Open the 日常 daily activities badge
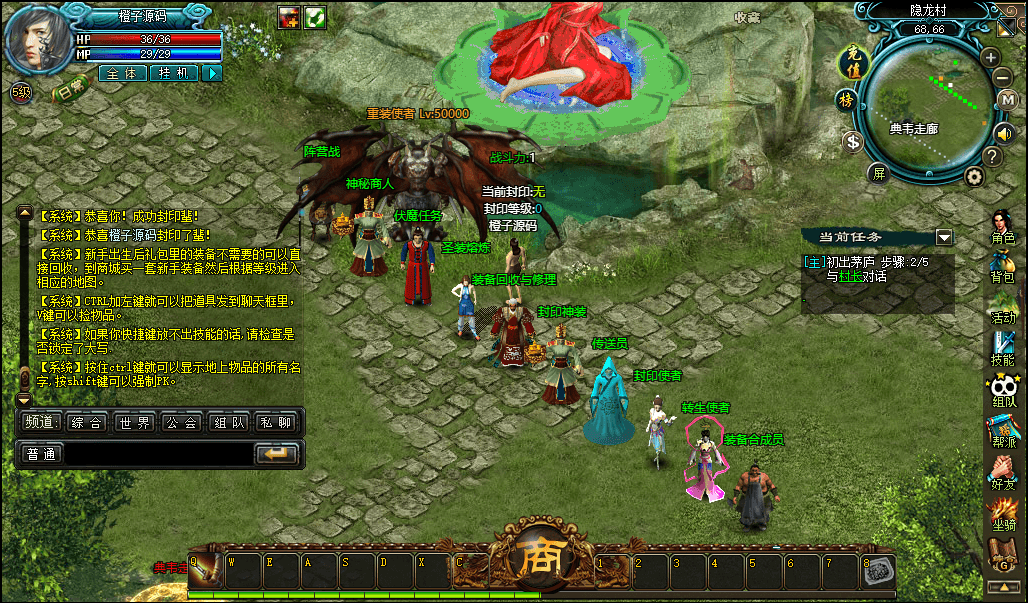1028x603 pixels. (70, 91)
